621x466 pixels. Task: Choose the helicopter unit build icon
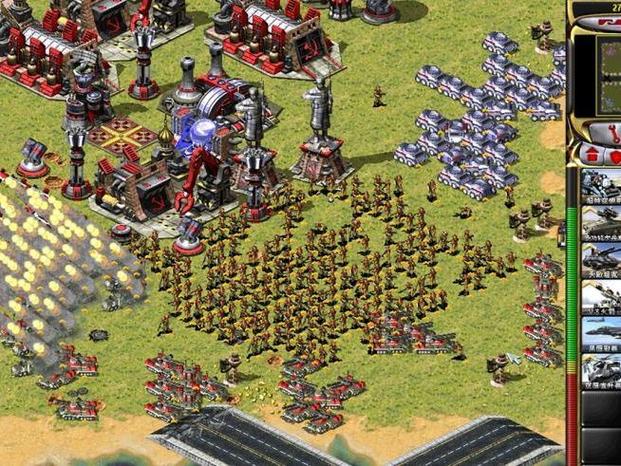(602, 372)
